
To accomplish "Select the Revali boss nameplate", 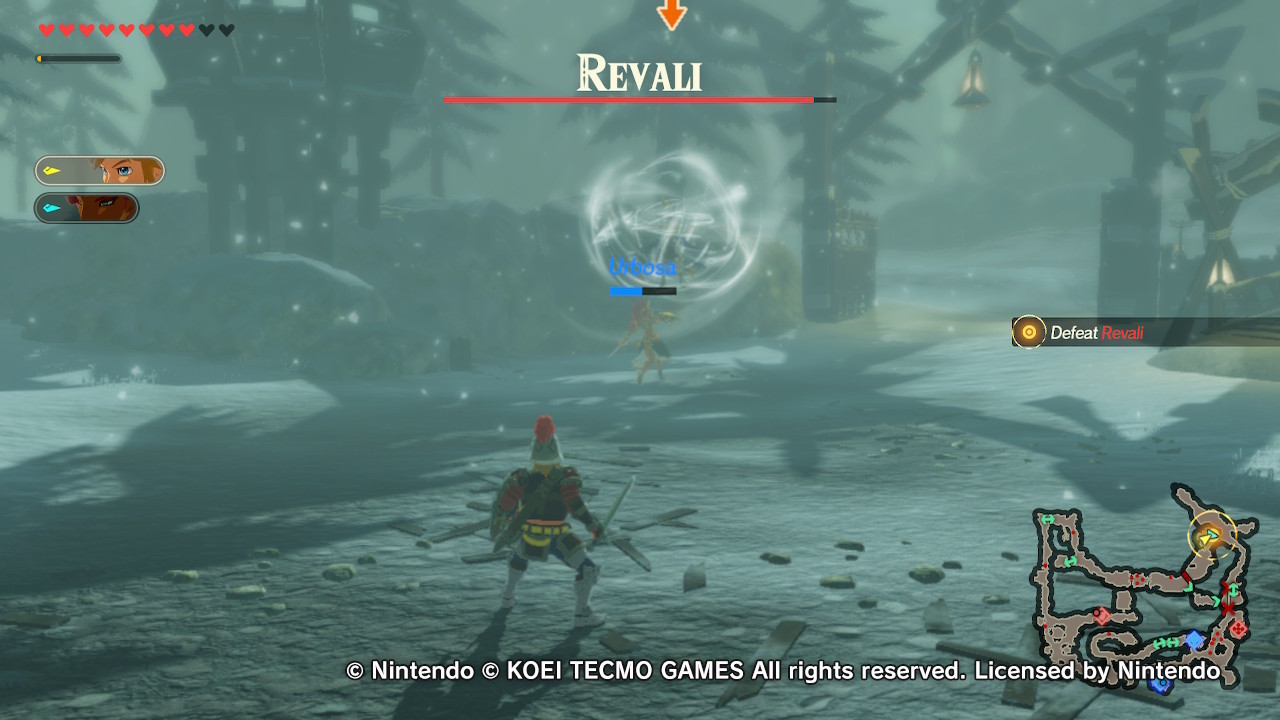I will click(640, 73).
